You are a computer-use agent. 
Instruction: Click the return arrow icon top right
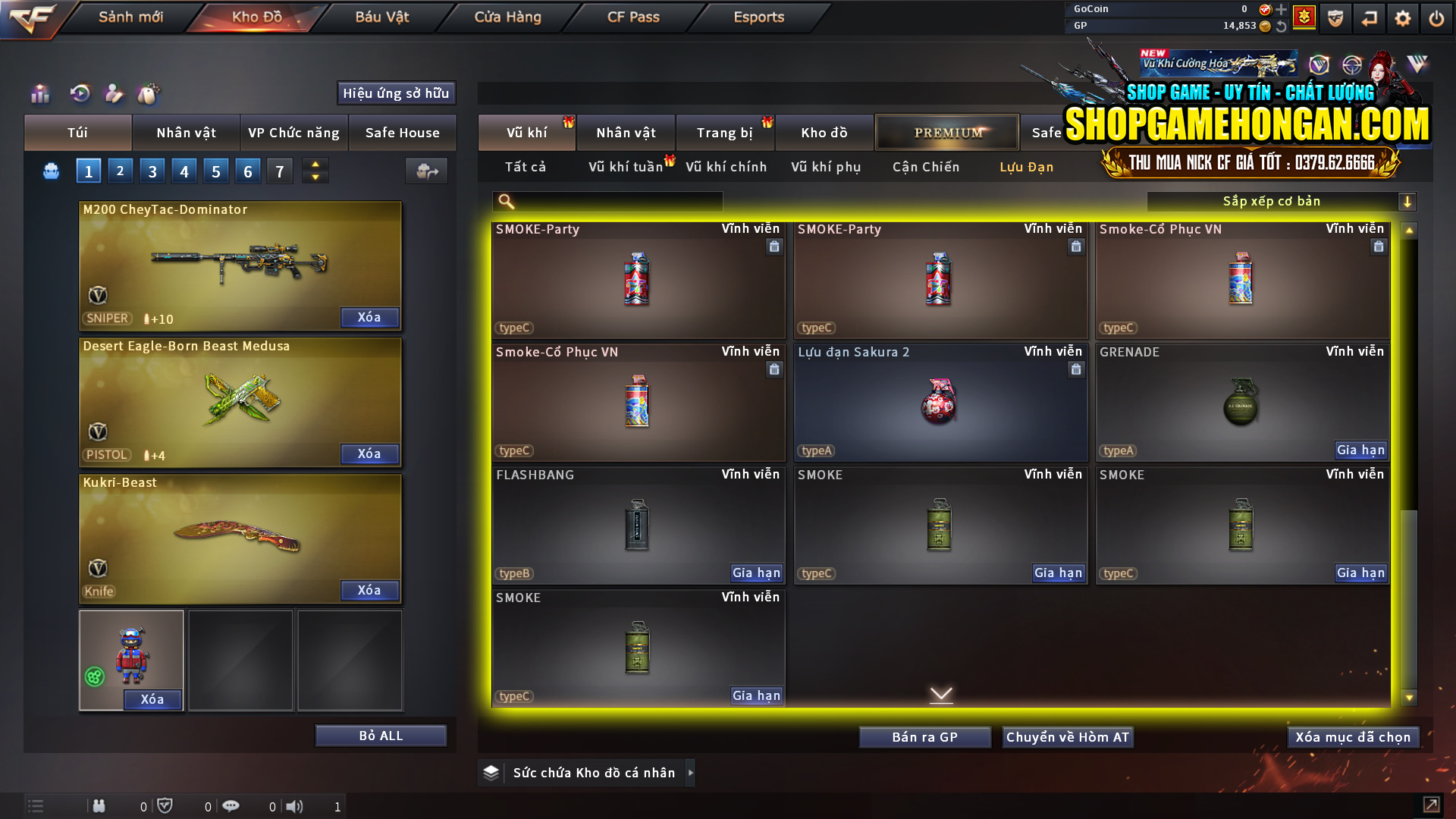coord(1370,17)
